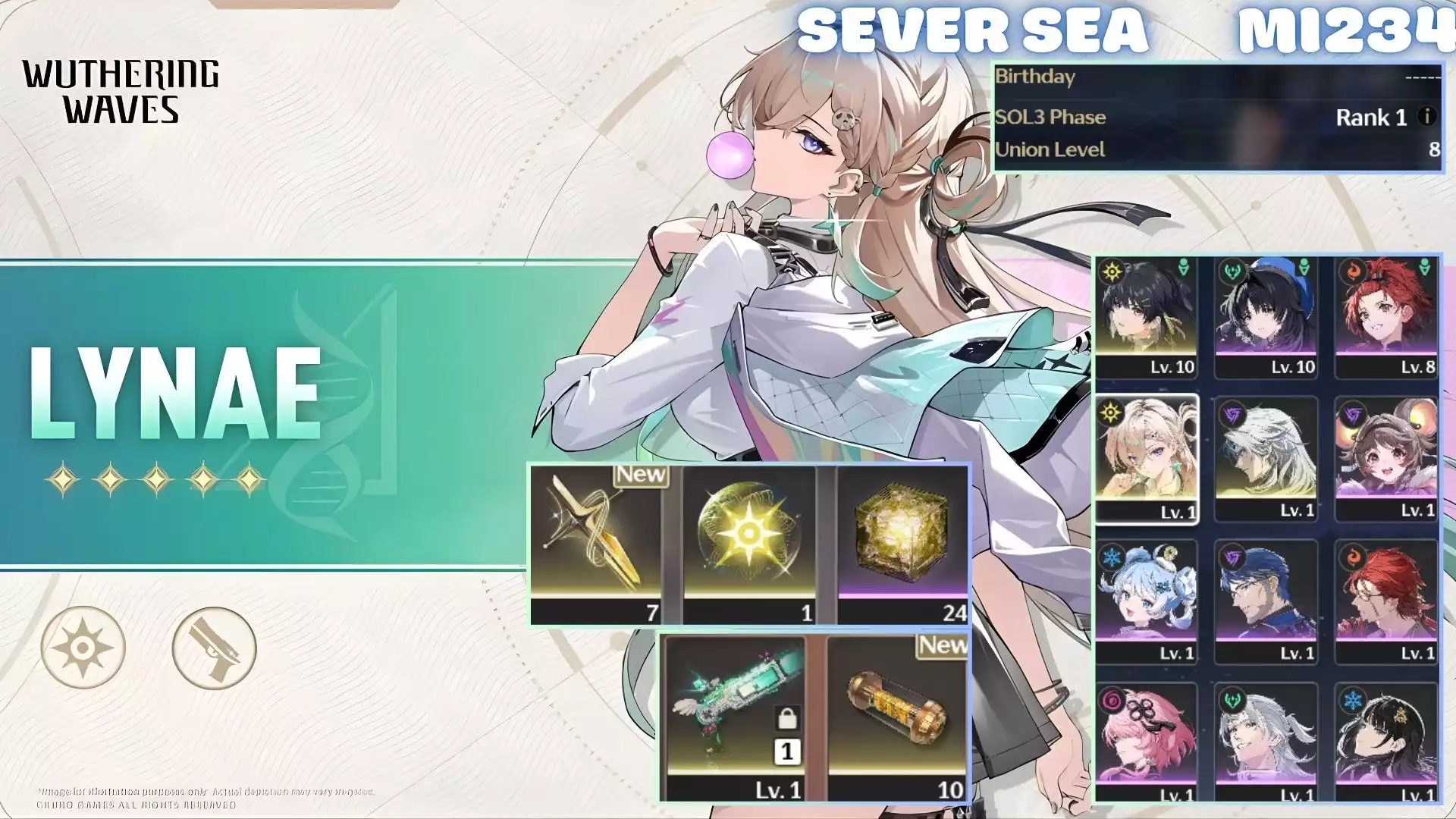The width and height of the screenshot is (1456, 819).
Task: Select the locked teal pistol weapon slot
Action: pyautogui.click(x=736, y=717)
